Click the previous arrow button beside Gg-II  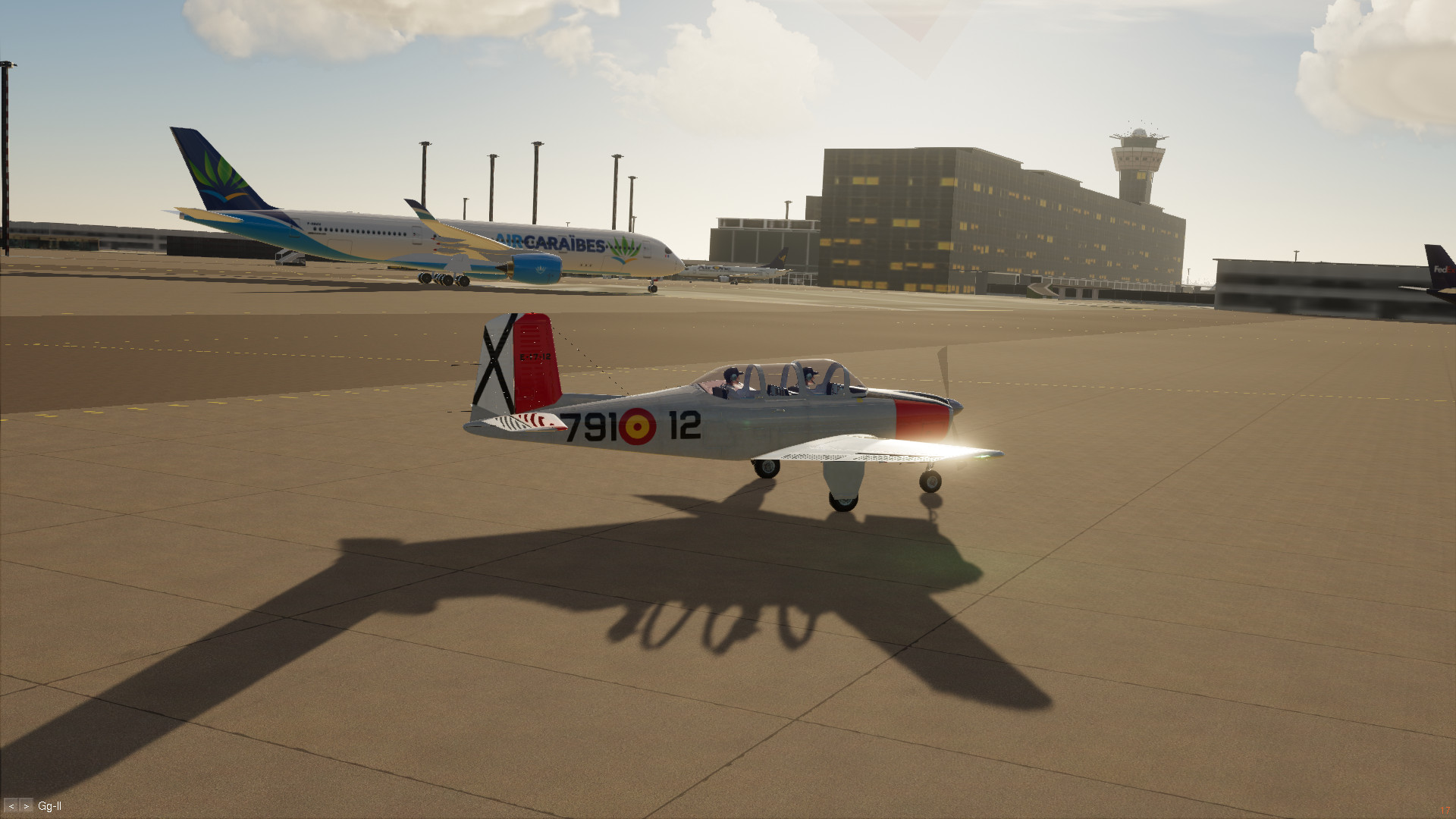(x=11, y=806)
